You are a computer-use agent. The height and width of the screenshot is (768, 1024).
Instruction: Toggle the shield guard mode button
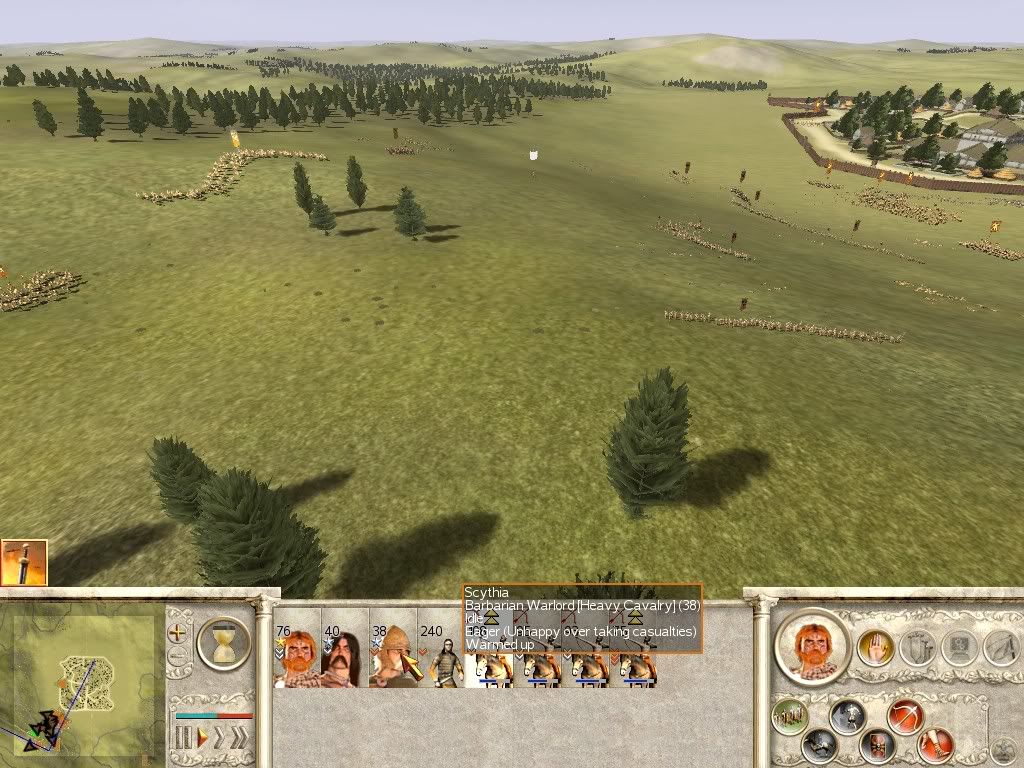click(880, 746)
